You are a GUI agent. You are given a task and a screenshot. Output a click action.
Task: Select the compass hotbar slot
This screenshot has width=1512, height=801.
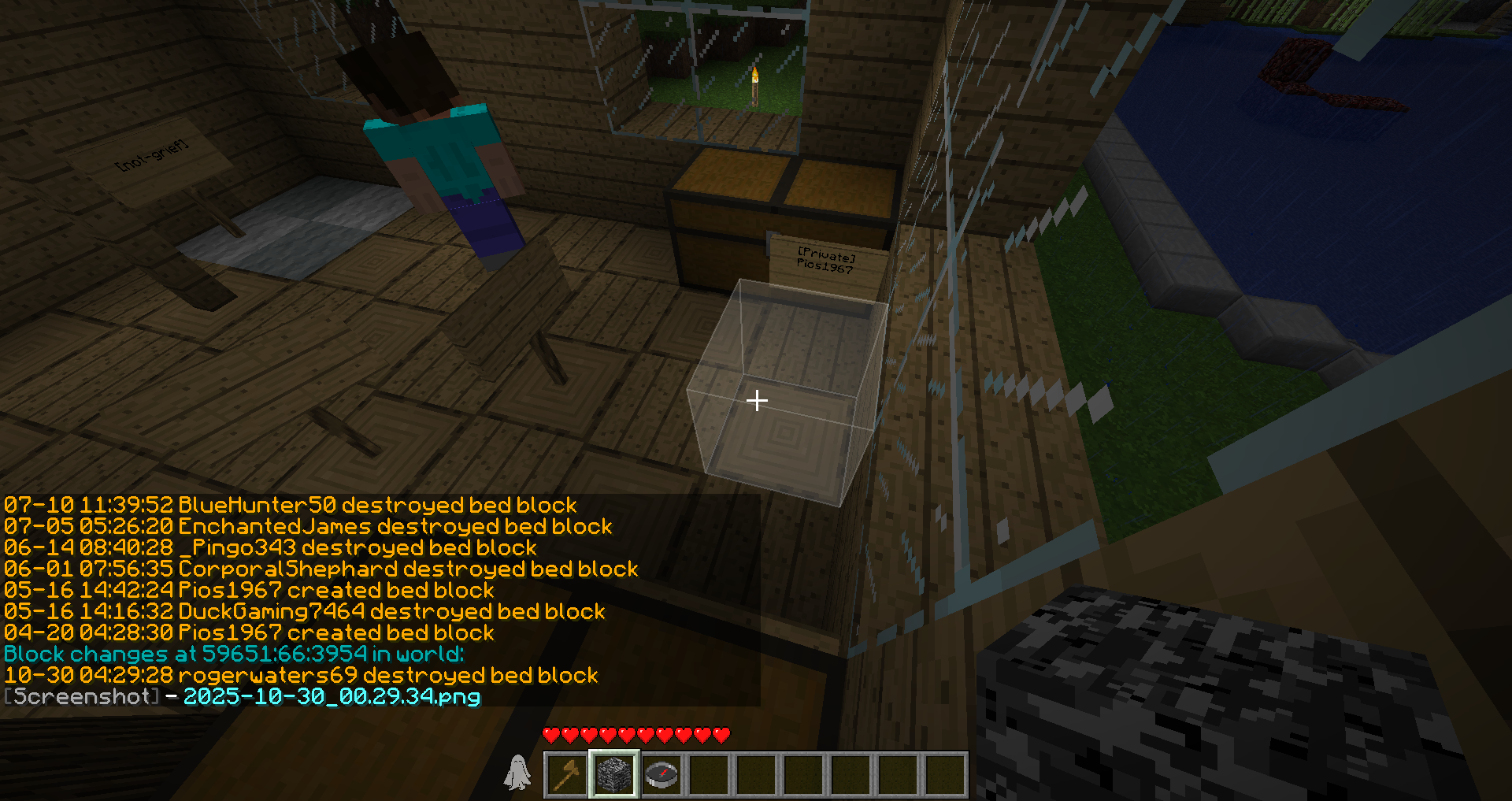[x=661, y=775]
